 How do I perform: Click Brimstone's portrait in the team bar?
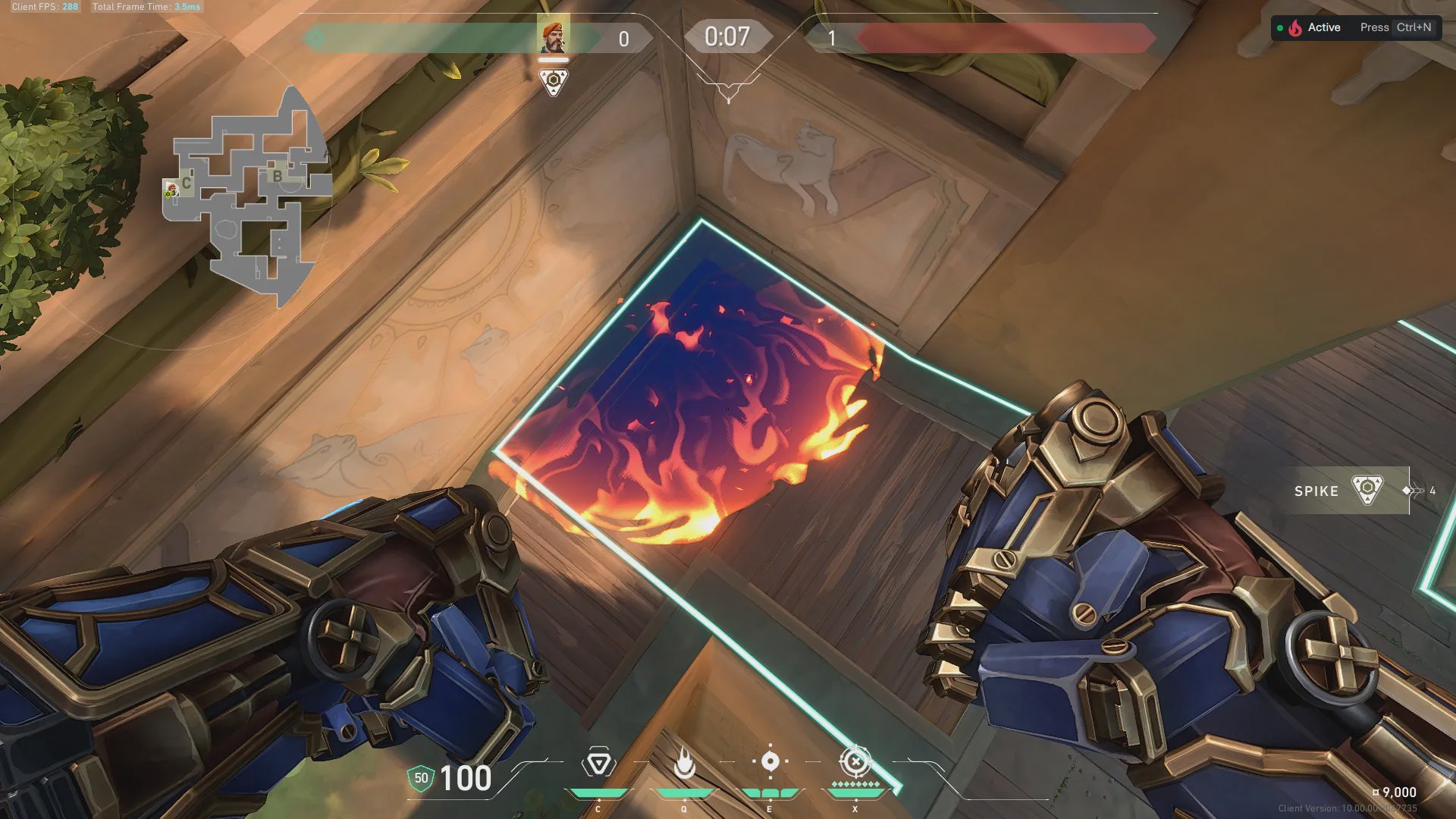click(x=554, y=36)
